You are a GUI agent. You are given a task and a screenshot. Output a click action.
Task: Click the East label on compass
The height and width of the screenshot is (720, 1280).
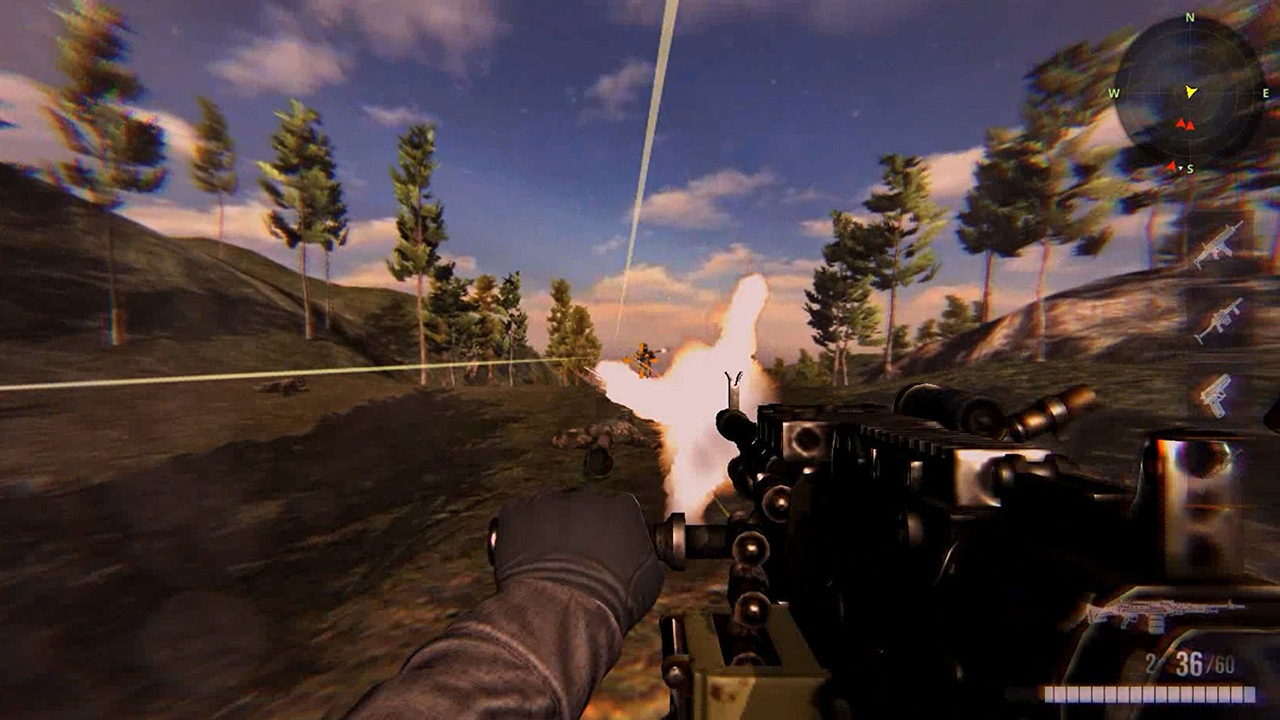point(1265,93)
